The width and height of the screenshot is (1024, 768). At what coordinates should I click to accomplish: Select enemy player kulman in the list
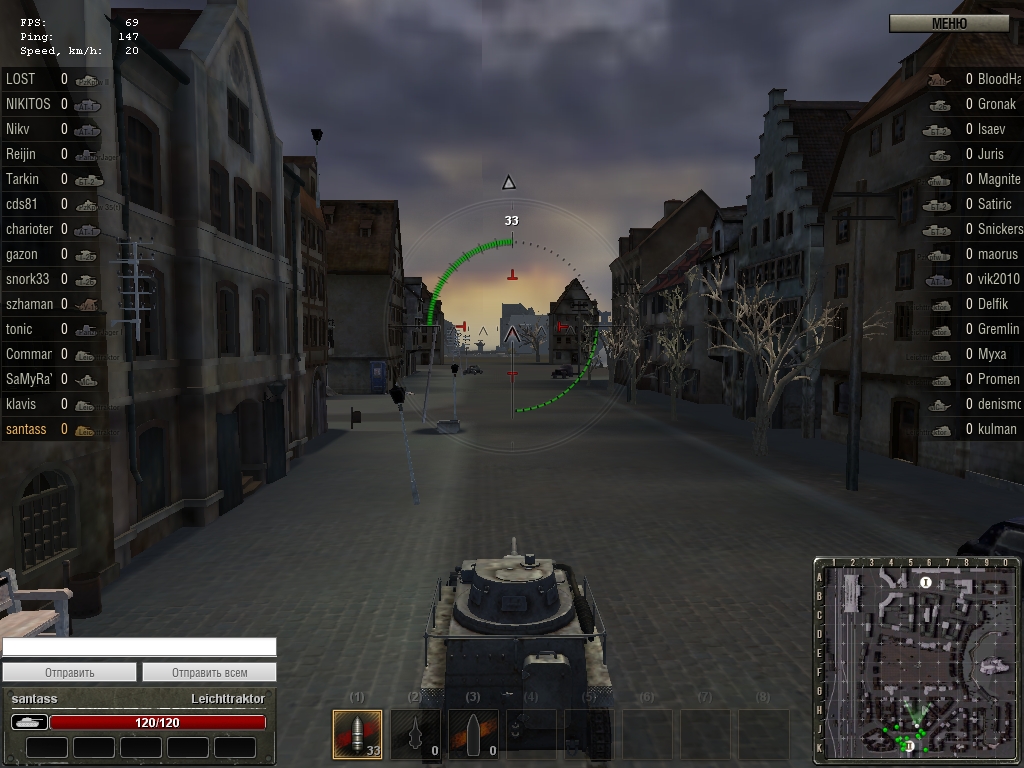[996, 429]
